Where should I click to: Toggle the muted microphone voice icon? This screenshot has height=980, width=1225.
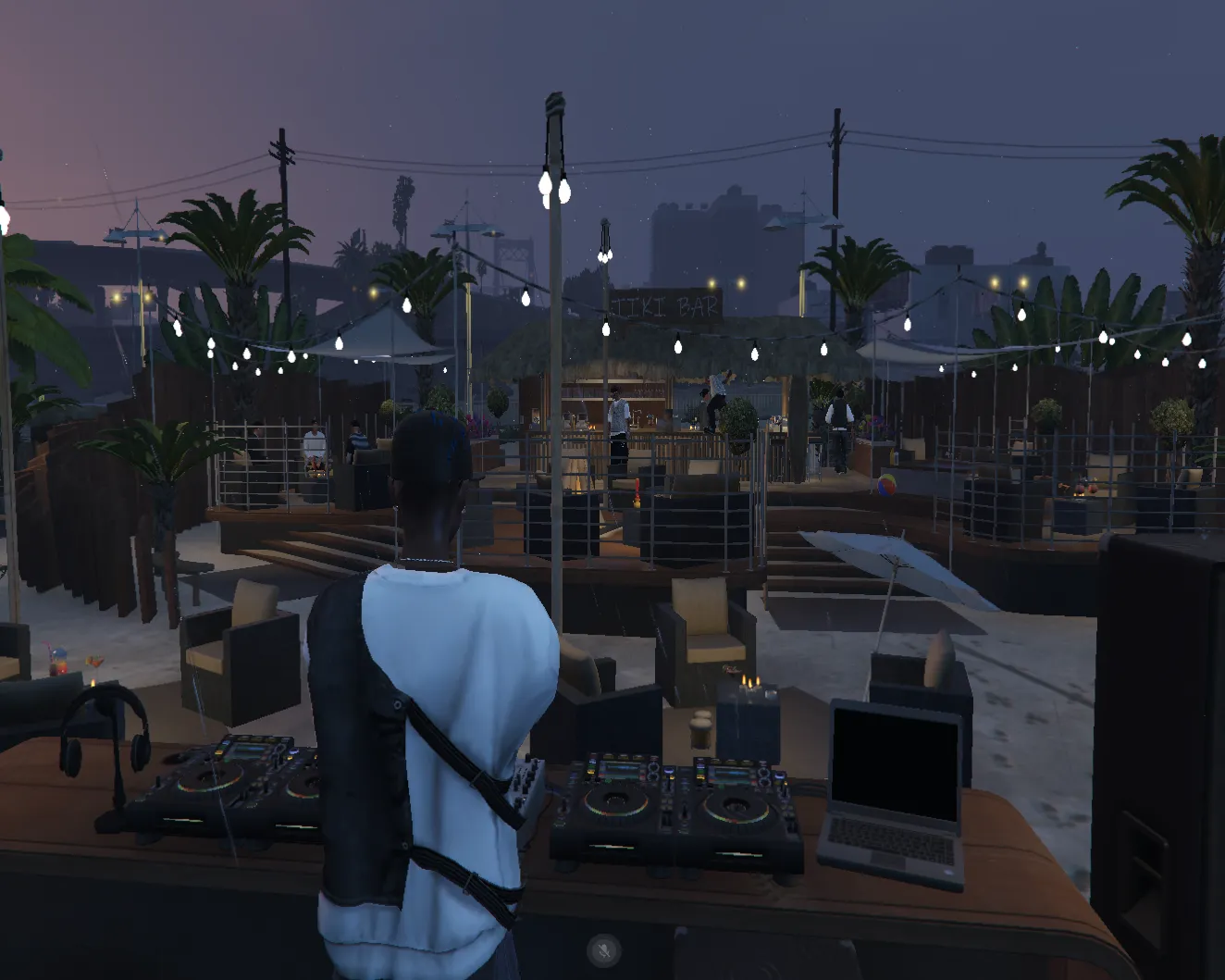[603, 950]
